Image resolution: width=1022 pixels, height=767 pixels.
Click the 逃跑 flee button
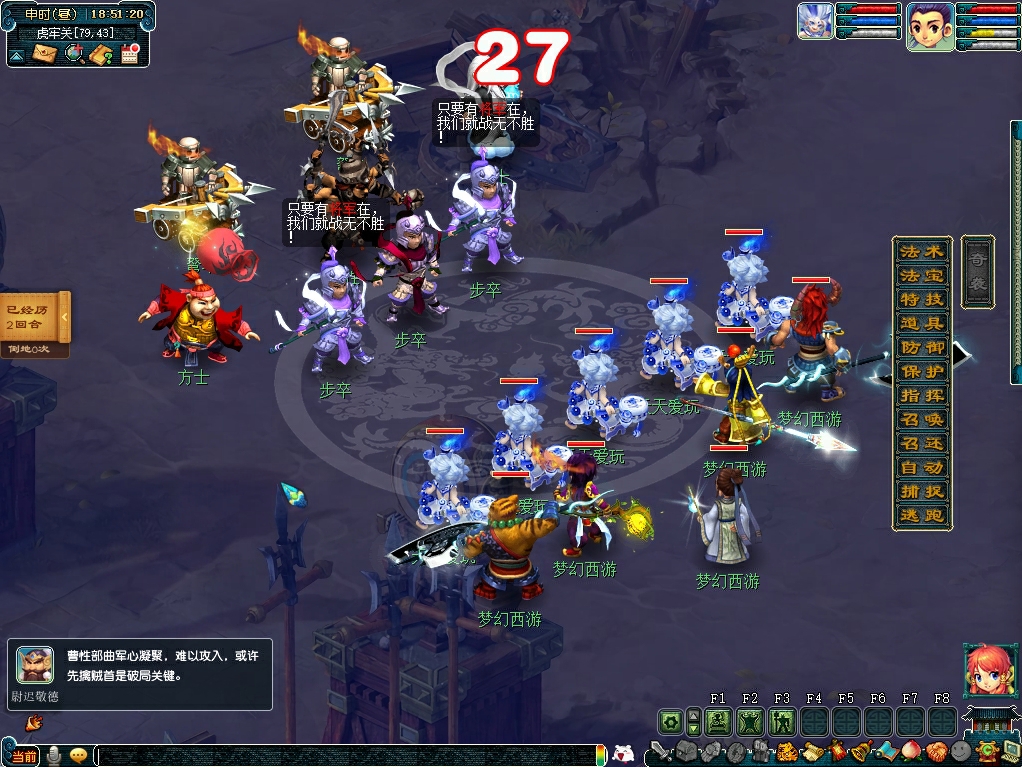tap(921, 515)
